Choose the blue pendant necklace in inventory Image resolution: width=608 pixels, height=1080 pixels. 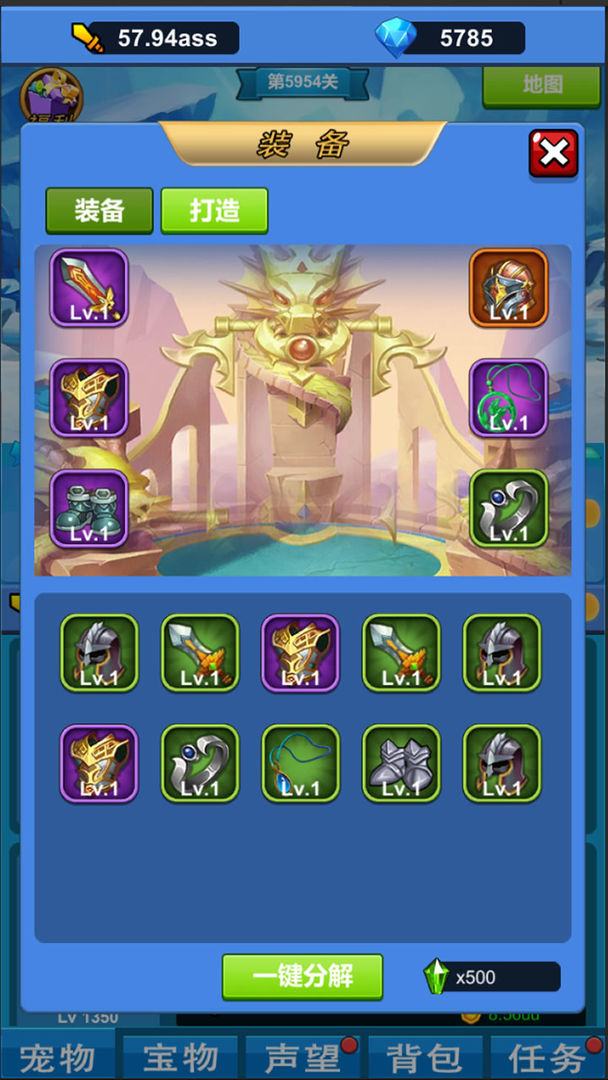click(300, 763)
